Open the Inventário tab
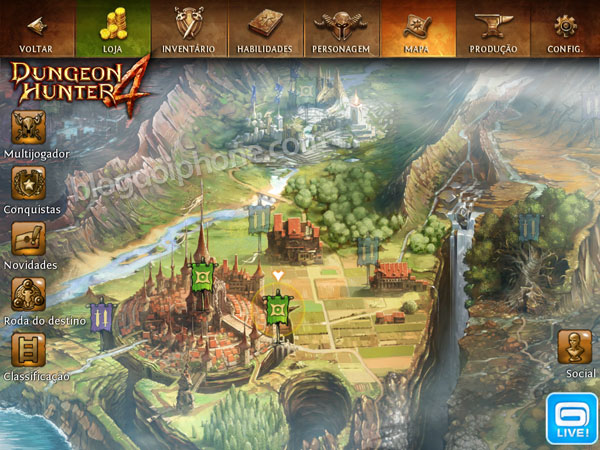This screenshot has width=600, height=450. pos(188,28)
